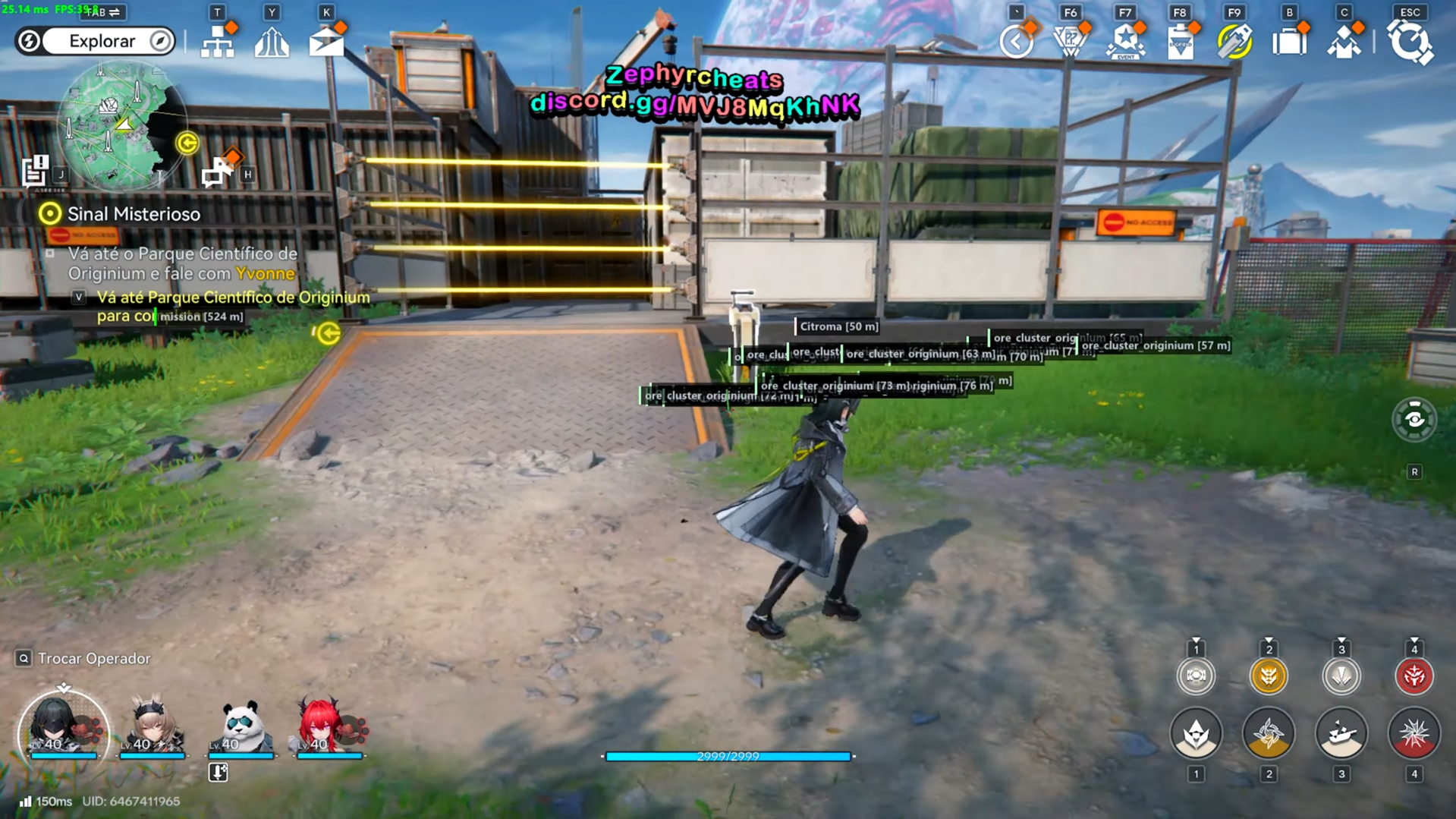Image resolution: width=1456 pixels, height=819 pixels.
Task: Click Trocar Operador to swap operator
Action: coord(83,659)
